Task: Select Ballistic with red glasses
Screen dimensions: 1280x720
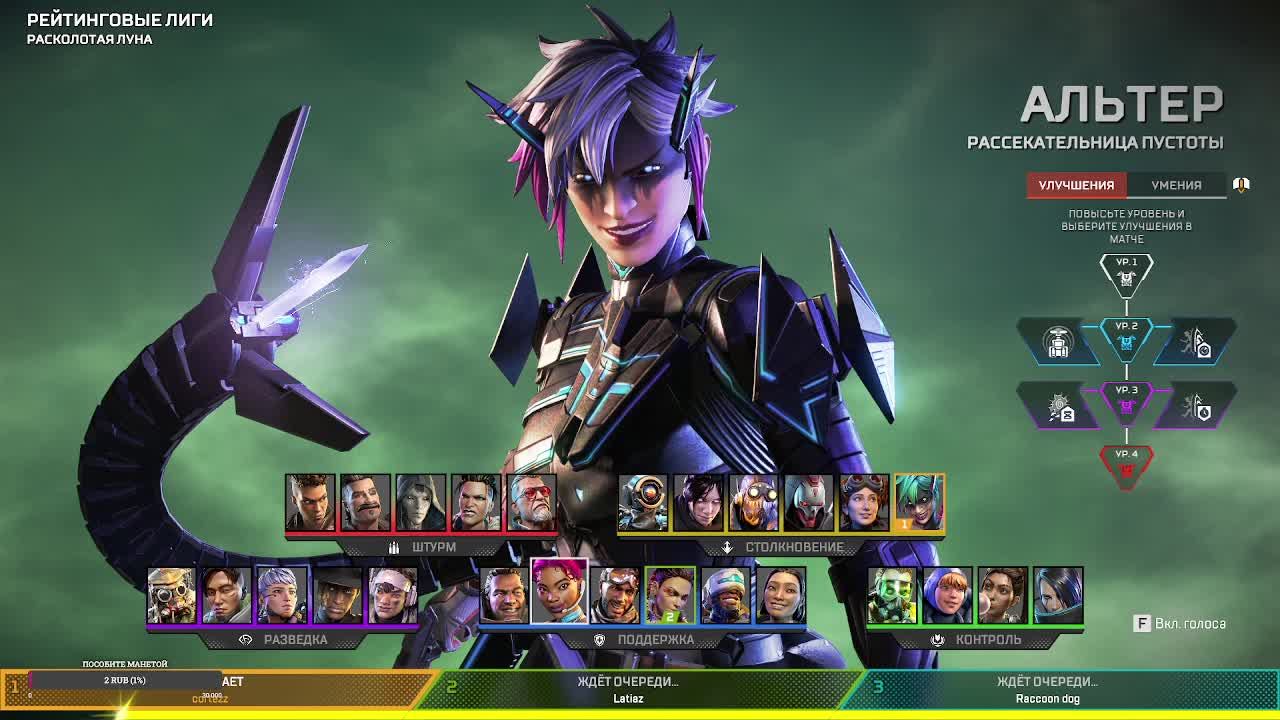Action: [x=531, y=503]
